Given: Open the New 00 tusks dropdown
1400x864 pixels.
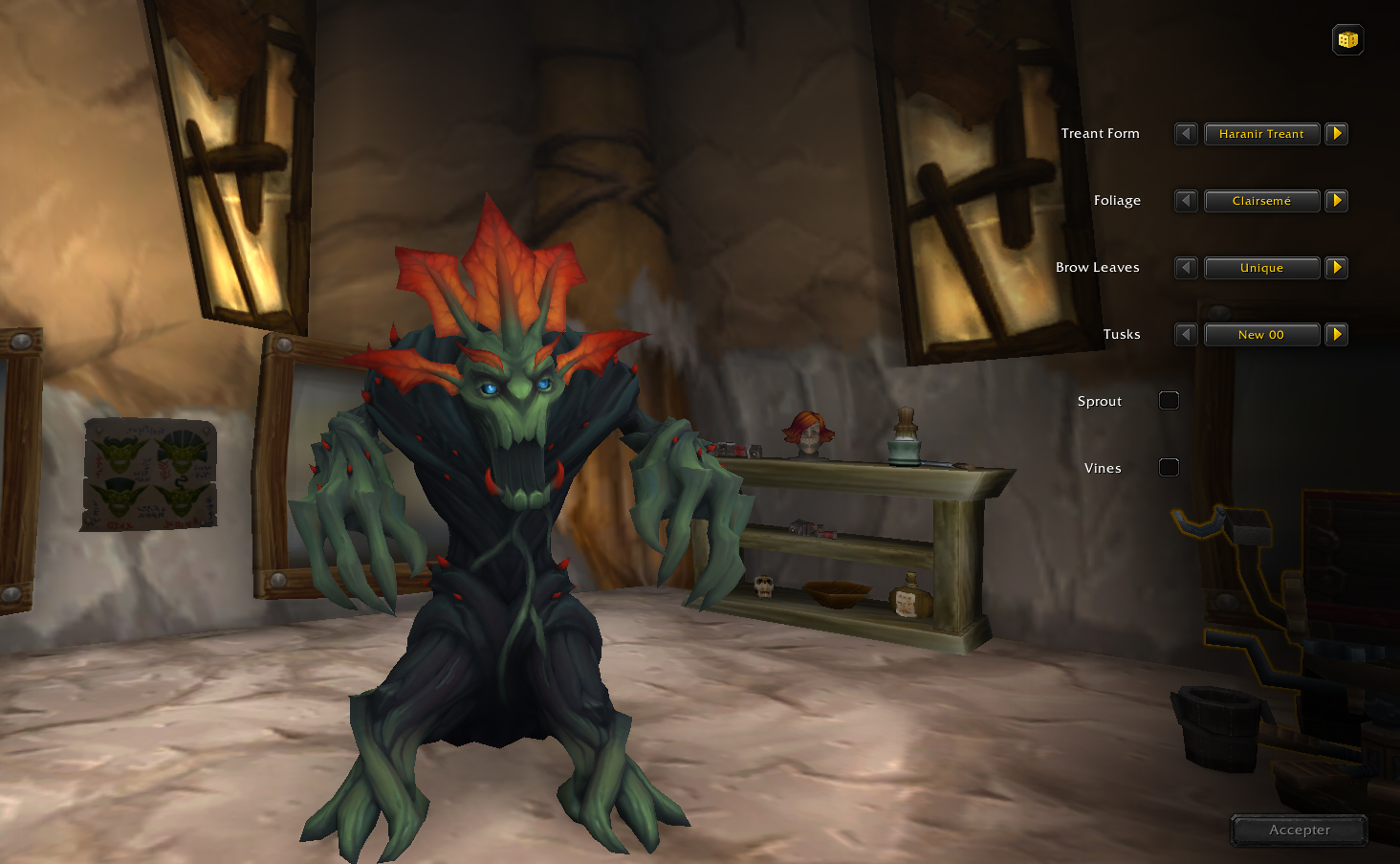Looking at the screenshot, I should click(1261, 335).
